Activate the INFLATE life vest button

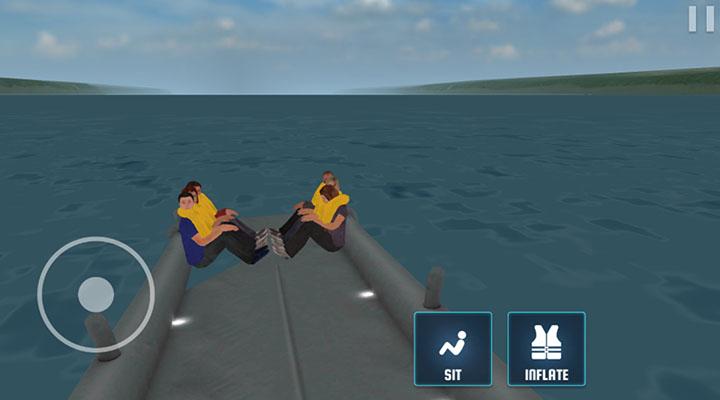[x=546, y=348]
